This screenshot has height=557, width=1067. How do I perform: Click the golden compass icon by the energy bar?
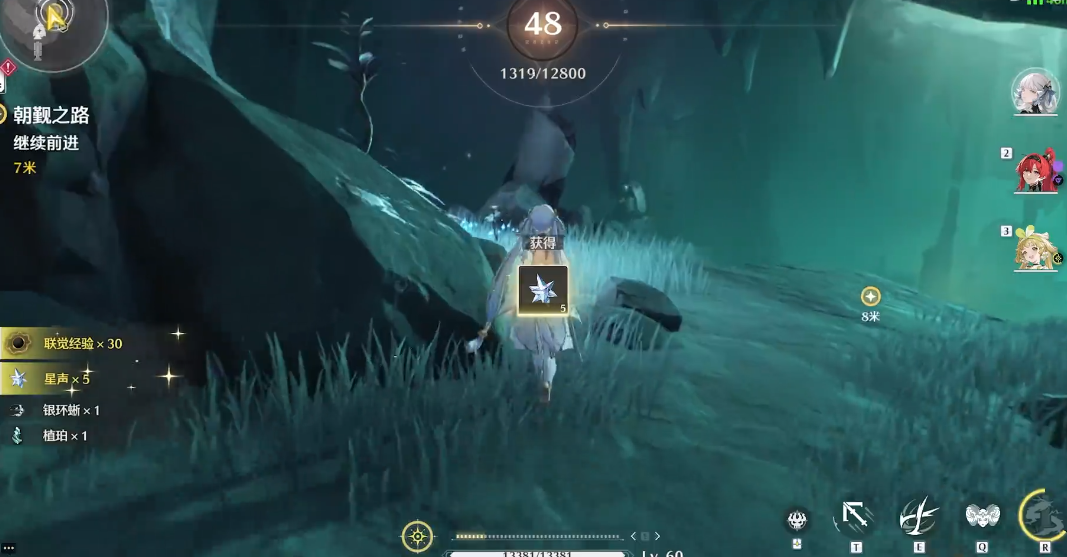pyautogui.click(x=417, y=536)
